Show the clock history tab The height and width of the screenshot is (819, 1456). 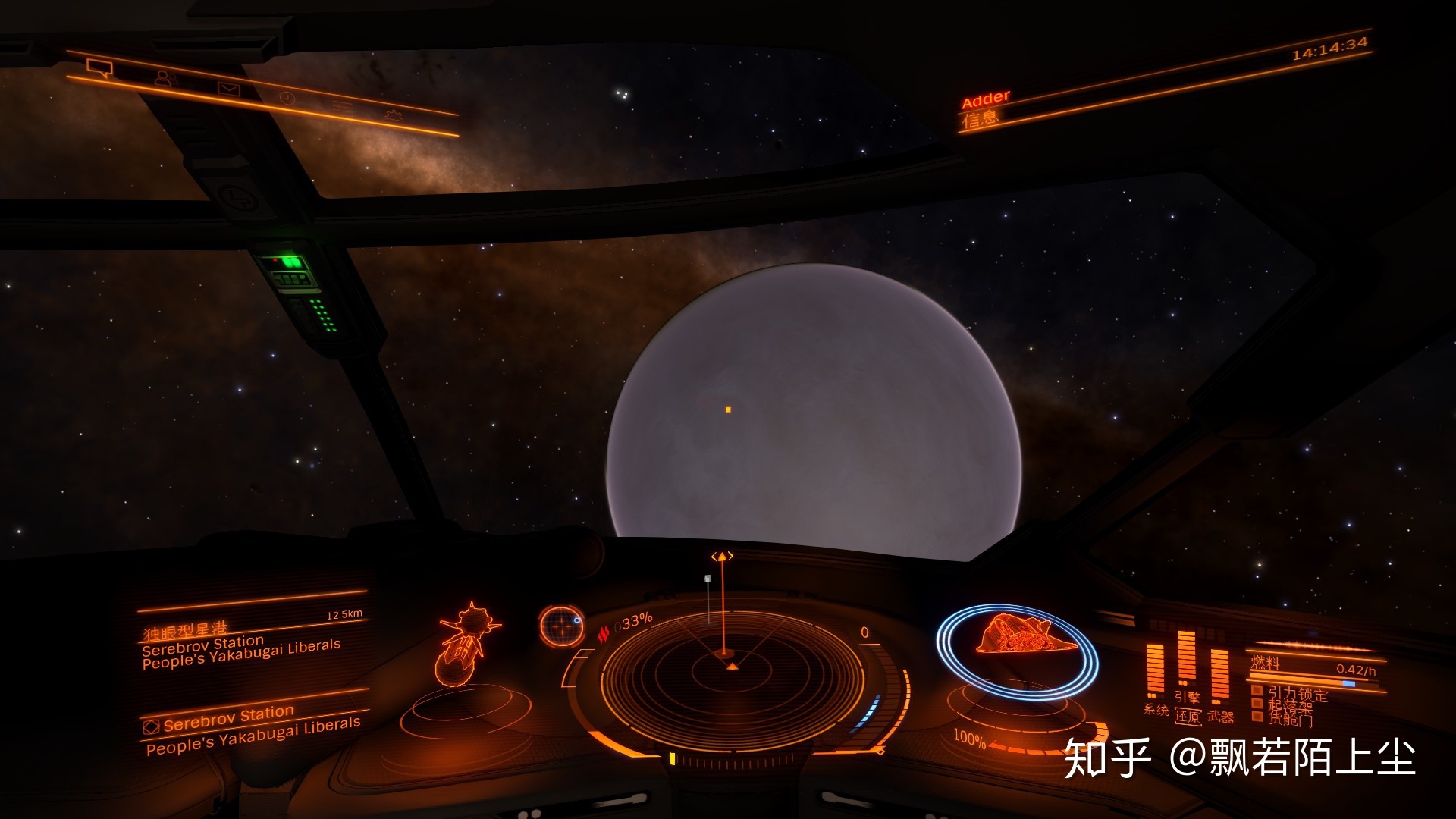point(287,98)
